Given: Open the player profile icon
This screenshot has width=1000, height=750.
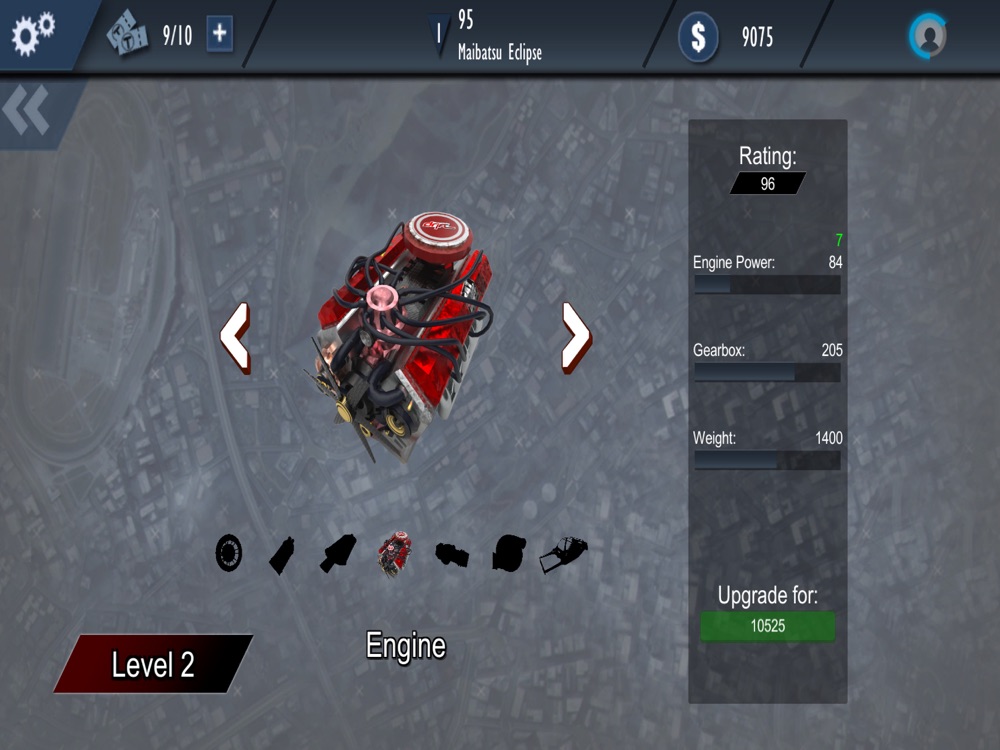Looking at the screenshot, I should 928,37.
